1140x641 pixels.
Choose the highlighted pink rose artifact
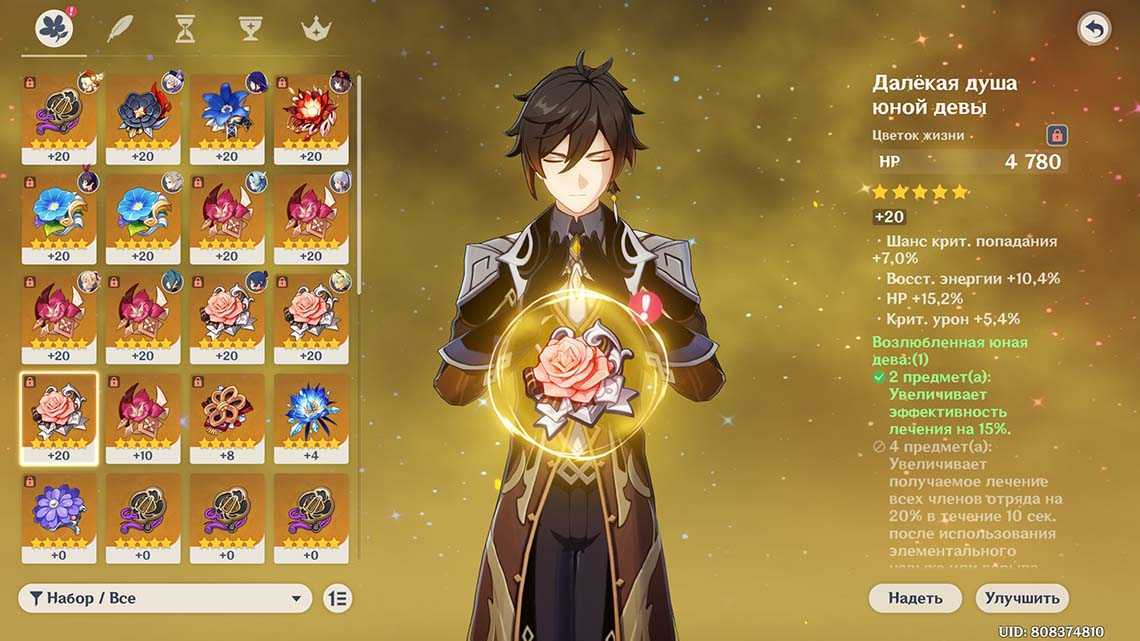pos(59,417)
